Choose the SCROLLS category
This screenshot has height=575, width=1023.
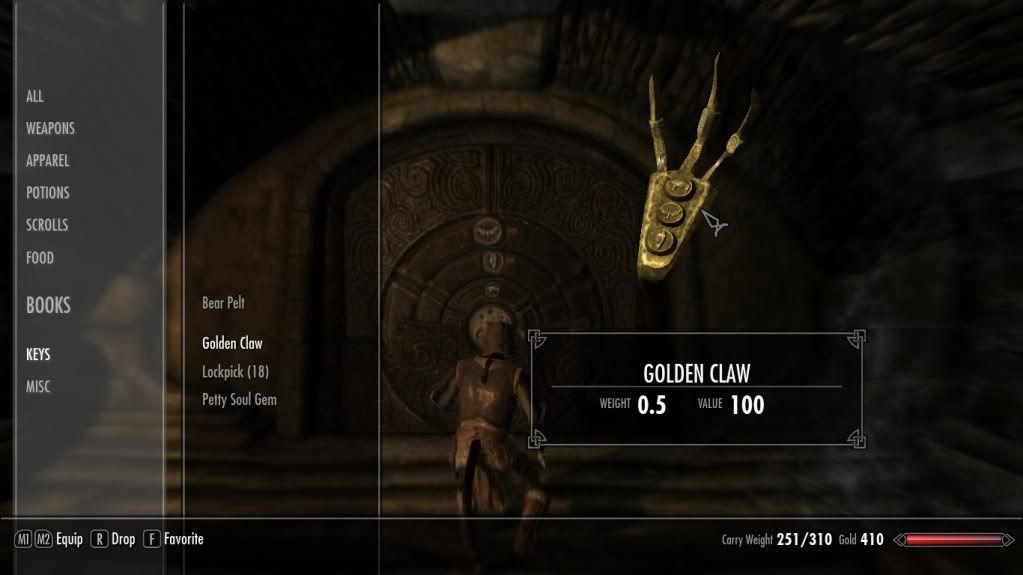tap(47, 226)
